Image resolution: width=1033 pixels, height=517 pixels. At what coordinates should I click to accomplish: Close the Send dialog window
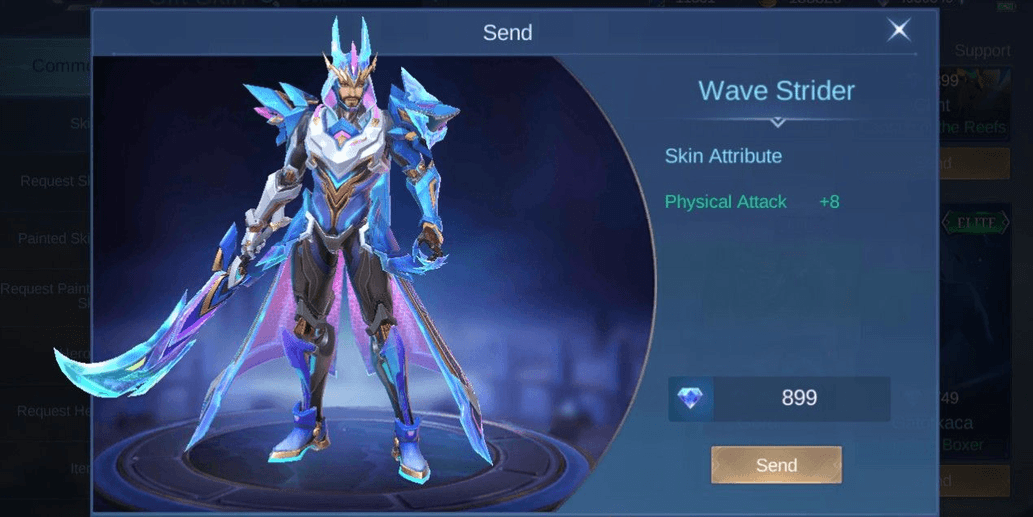coord(899,31)
